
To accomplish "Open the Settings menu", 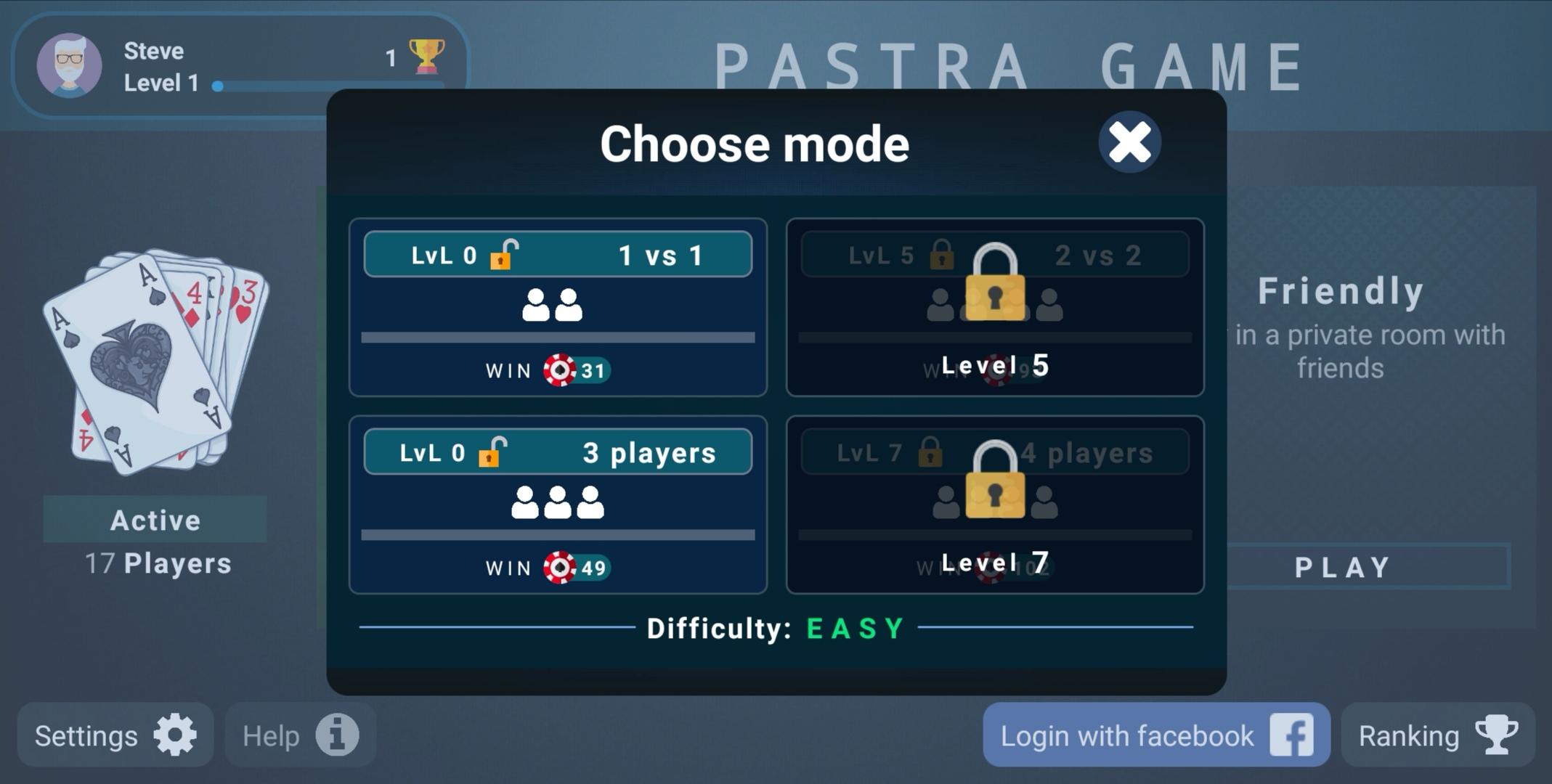I will (115, 735).
